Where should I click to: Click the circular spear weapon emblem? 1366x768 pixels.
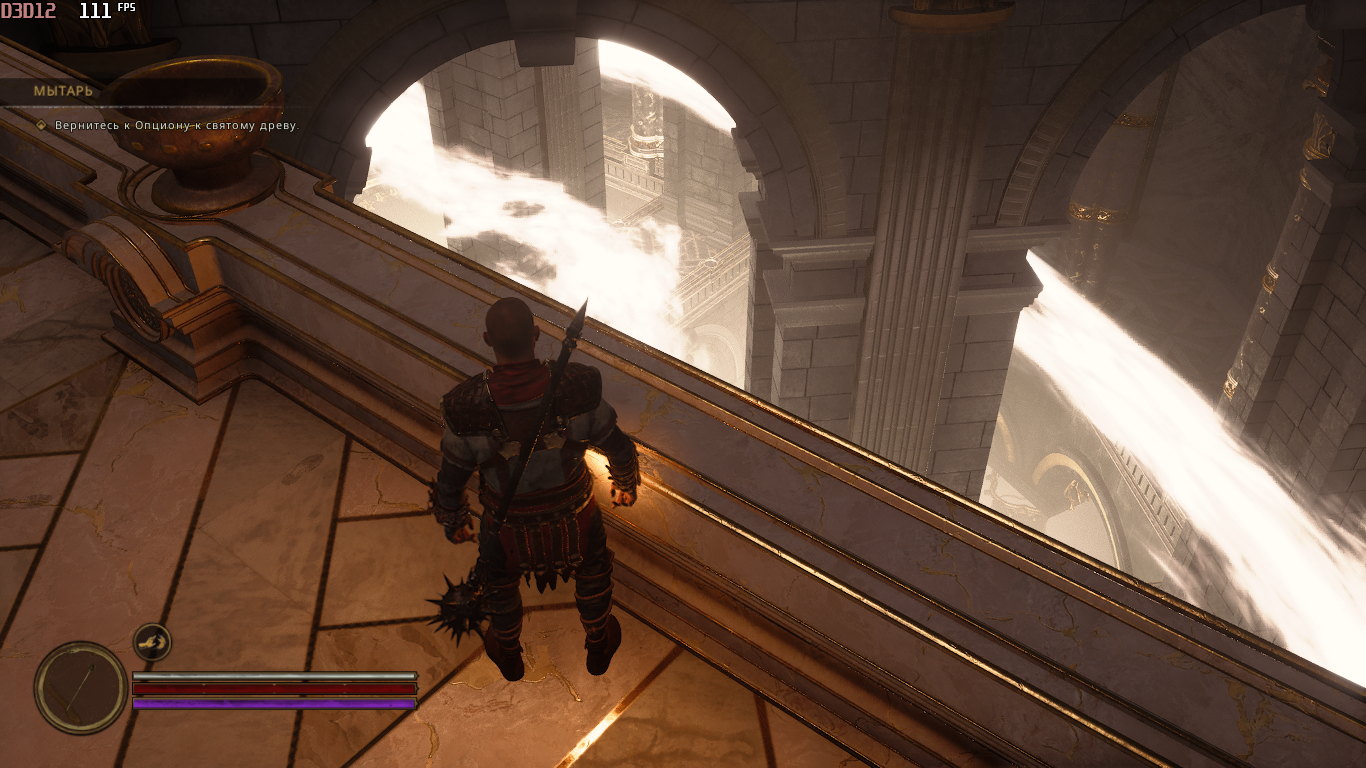(80, 687)
